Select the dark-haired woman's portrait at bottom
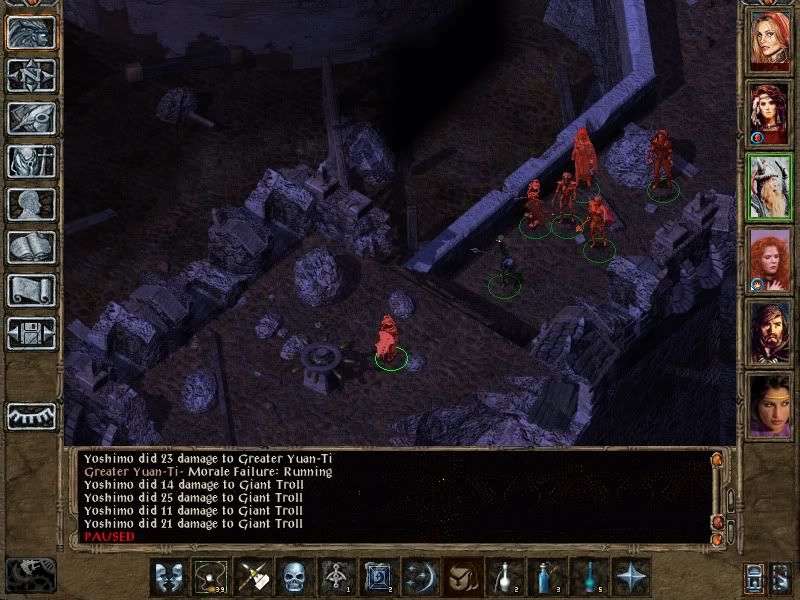800x600 pixels. pyautogui.click(x=770, y=403)
